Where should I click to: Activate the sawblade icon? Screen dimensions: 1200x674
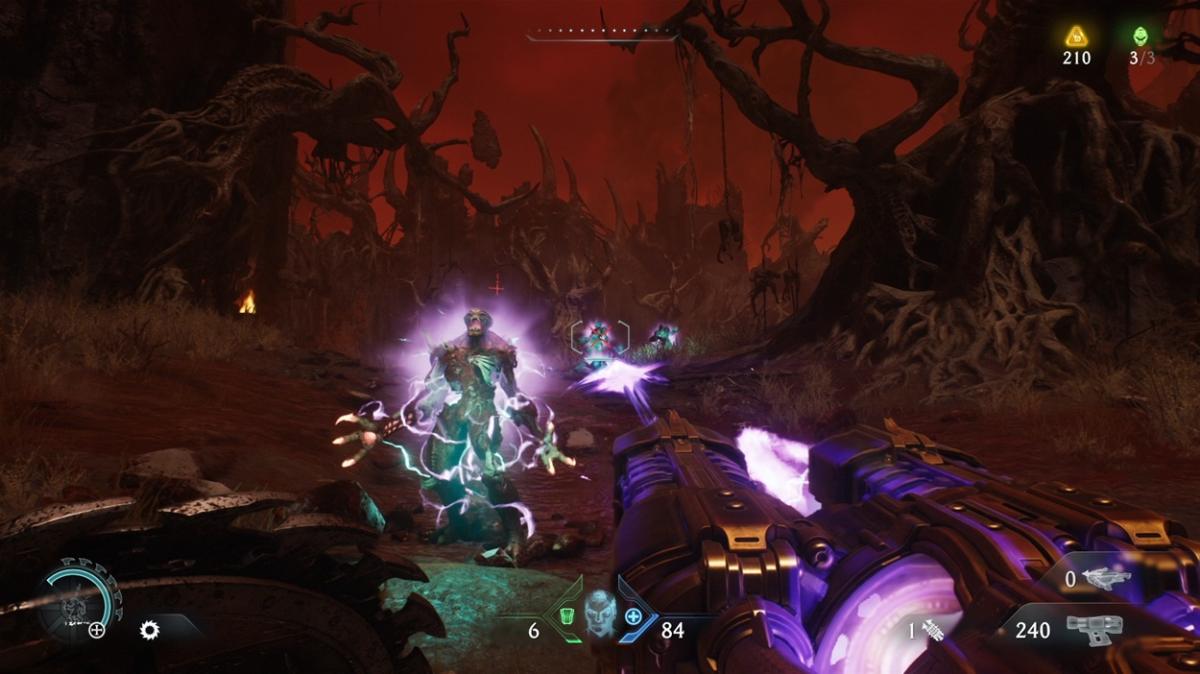click(x=150, y=630)
